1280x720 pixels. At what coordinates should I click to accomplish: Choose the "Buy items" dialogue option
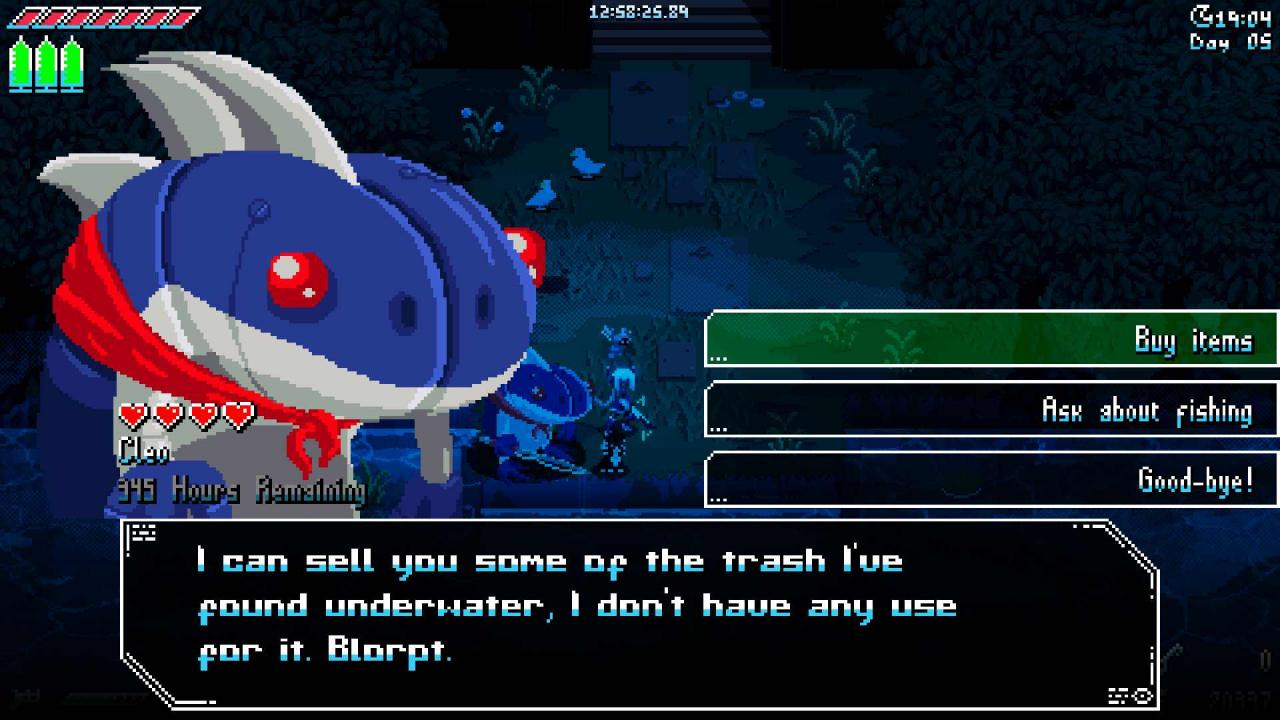click(991, 339)
